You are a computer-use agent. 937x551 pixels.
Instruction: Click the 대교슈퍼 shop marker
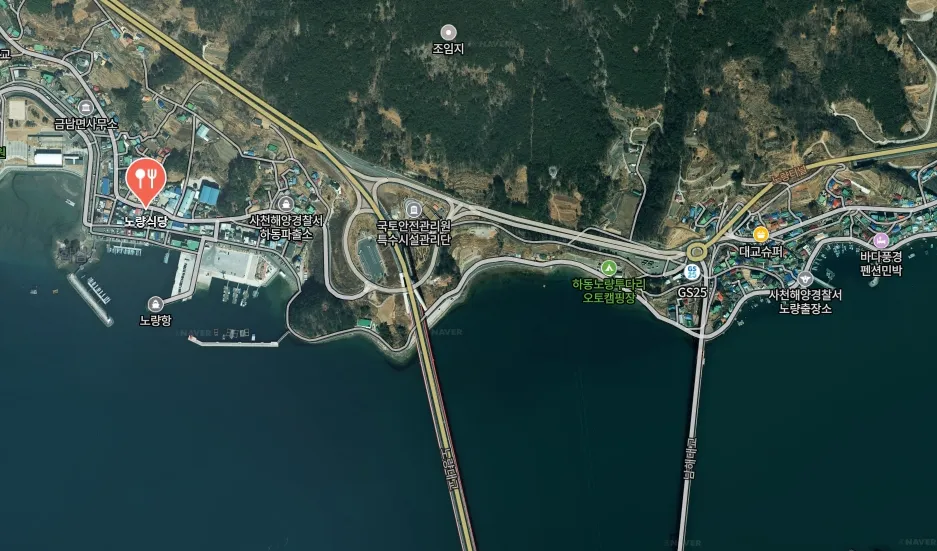click(761, 233)
